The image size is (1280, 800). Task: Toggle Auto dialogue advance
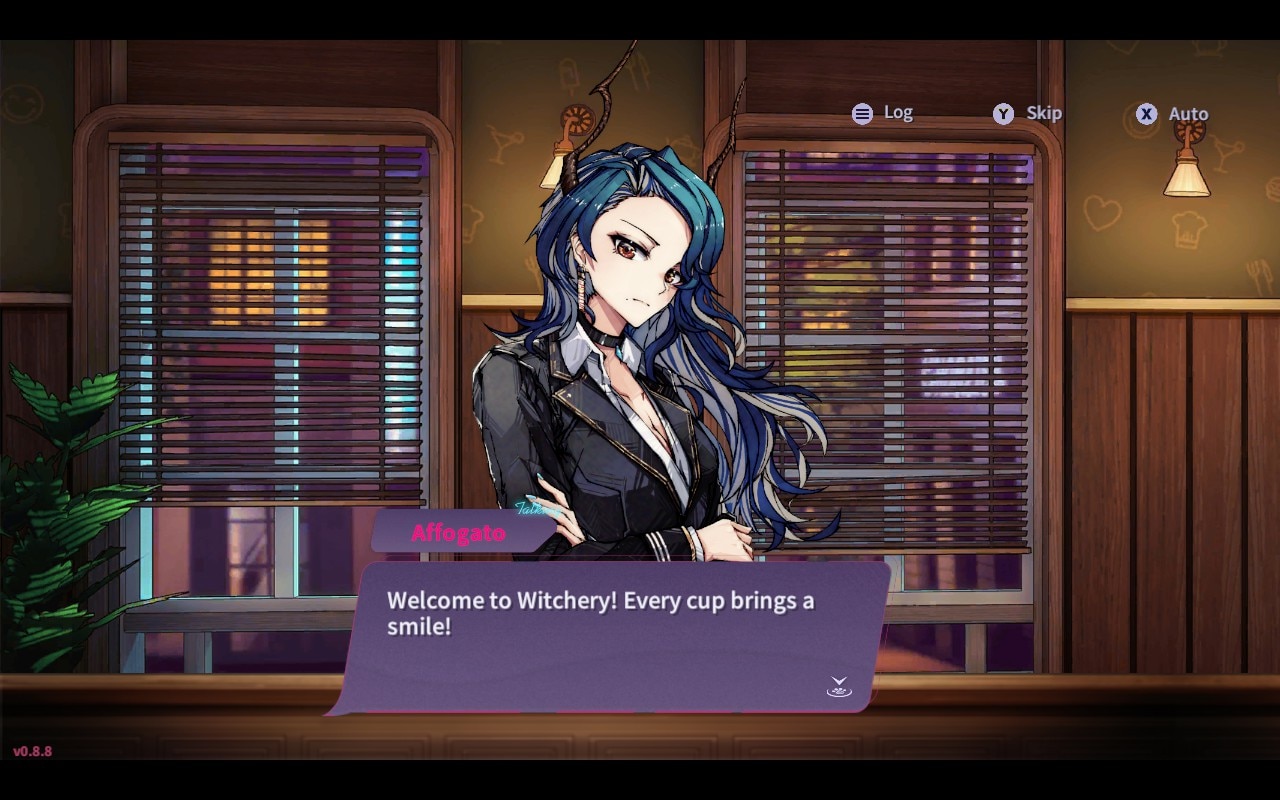[x=1172, y=114]
